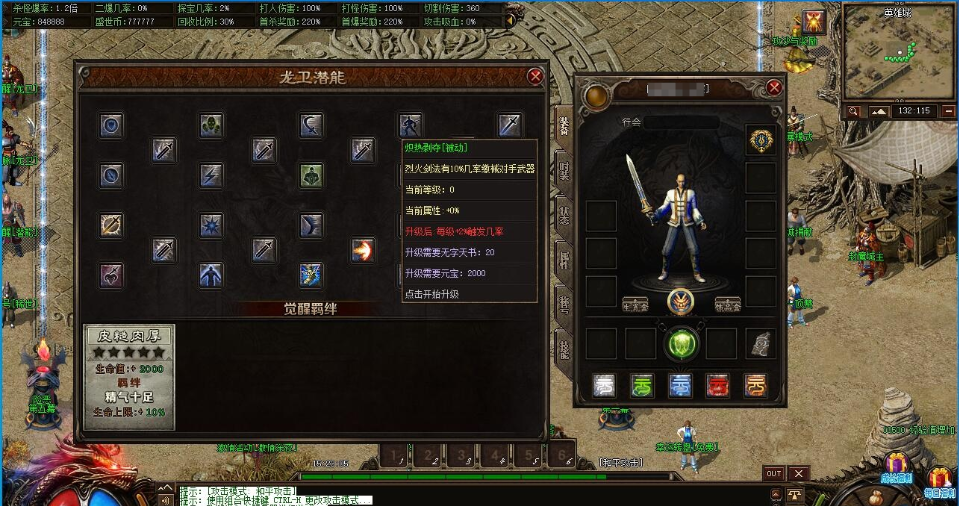Select the lightning bolt skill icon
The image size is (959, 506).
(x=211, y=175)
